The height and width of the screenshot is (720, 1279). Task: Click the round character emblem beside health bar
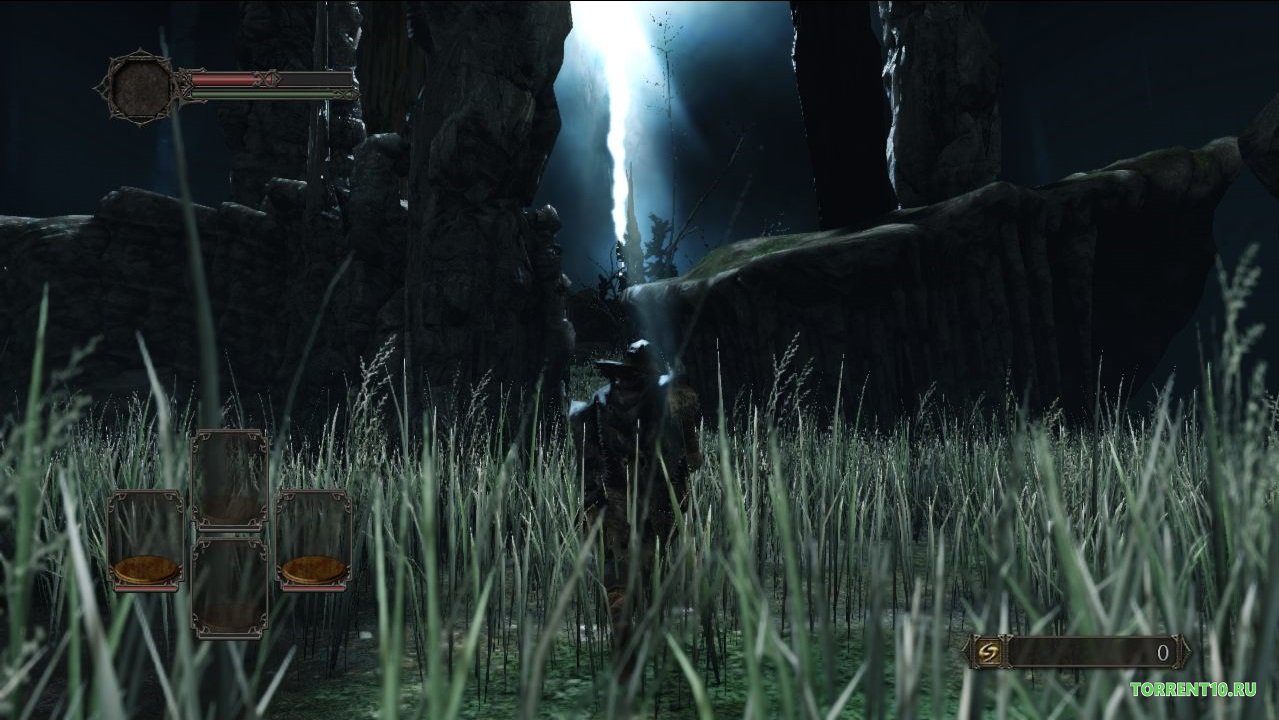click(140, 88)
